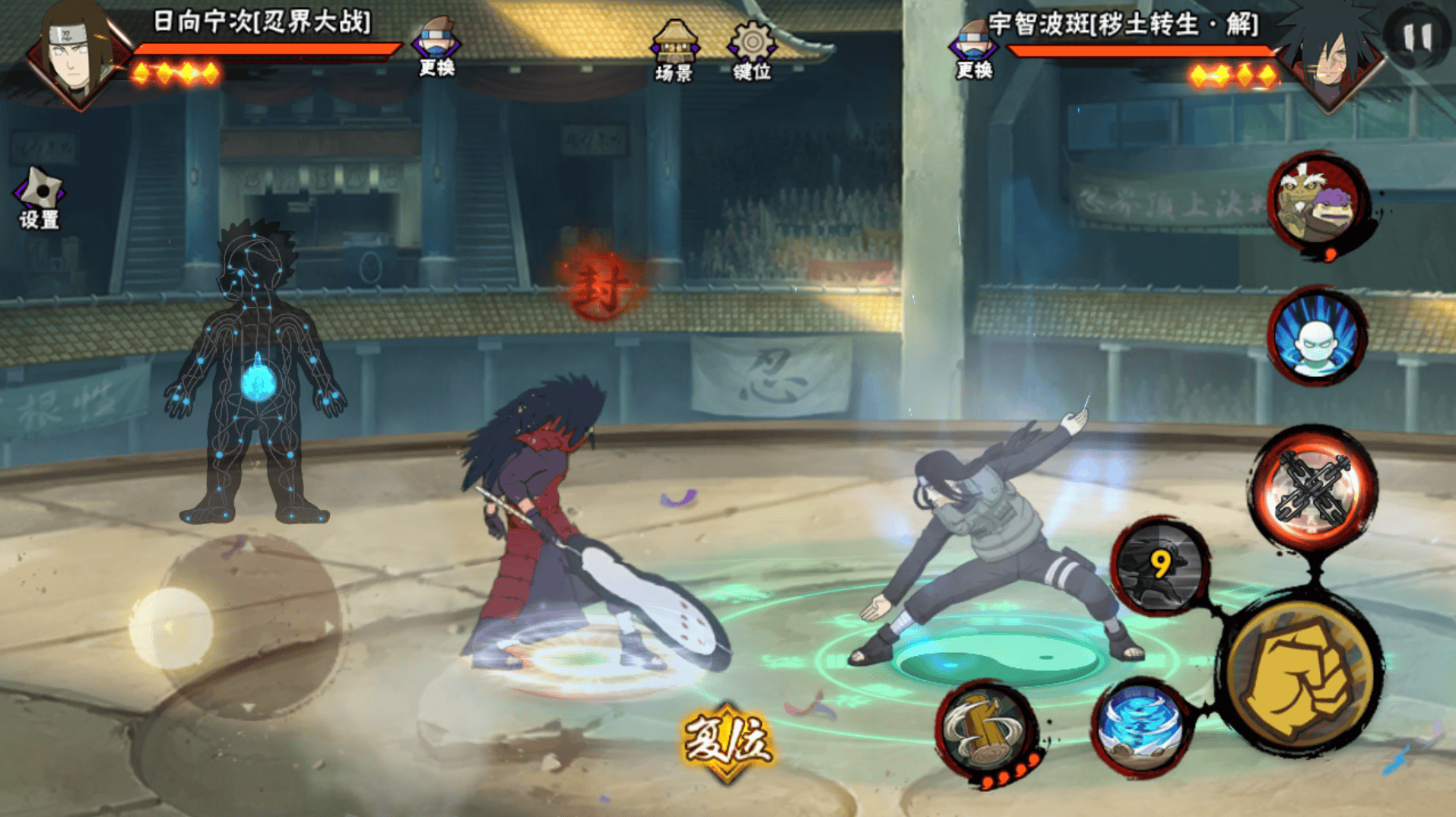Summon the toad duo summon icon

coord(1318,202)
